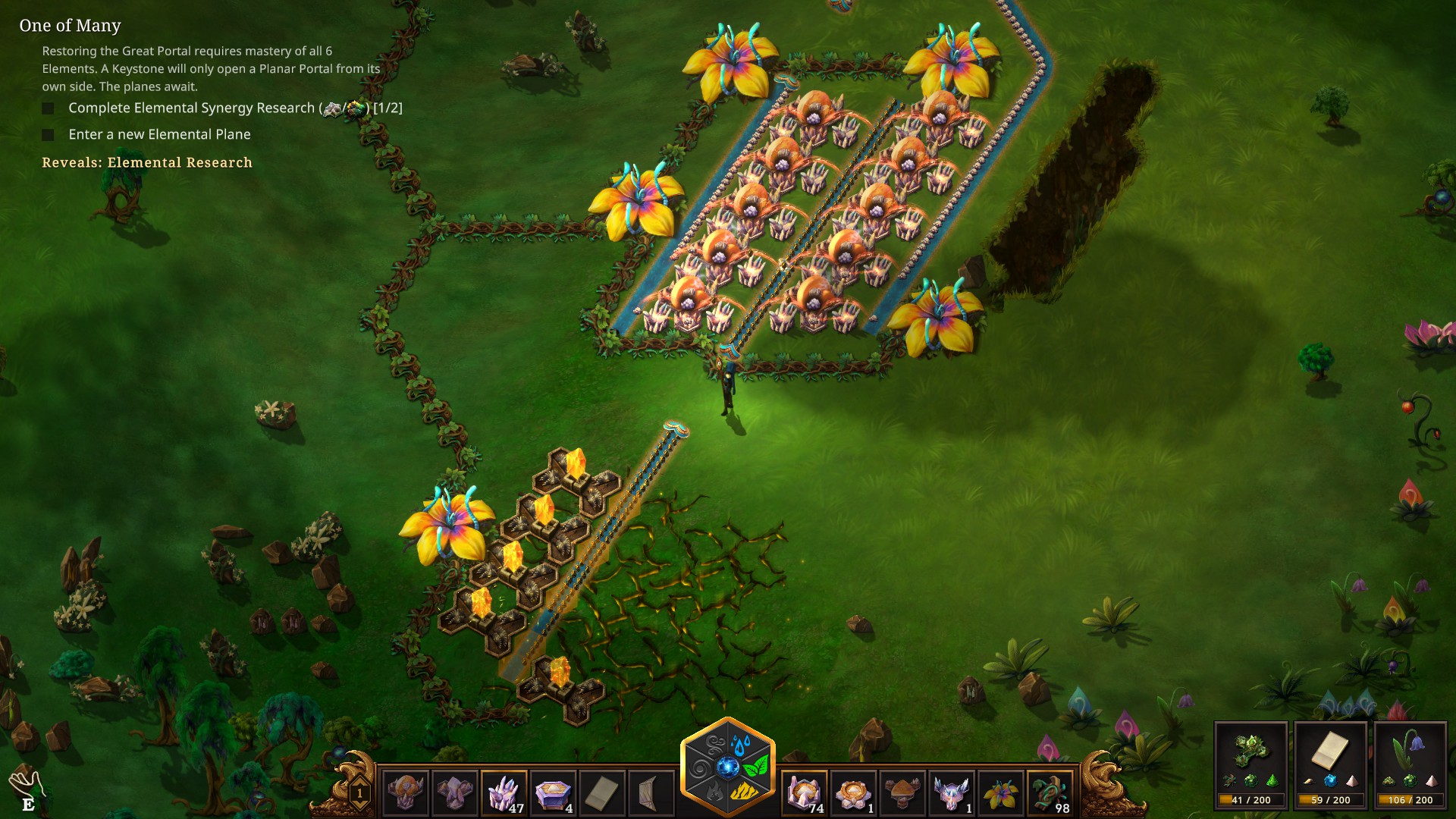
Task: Select the flat stone slab hotbar slot
Action: tap(602, 793)
